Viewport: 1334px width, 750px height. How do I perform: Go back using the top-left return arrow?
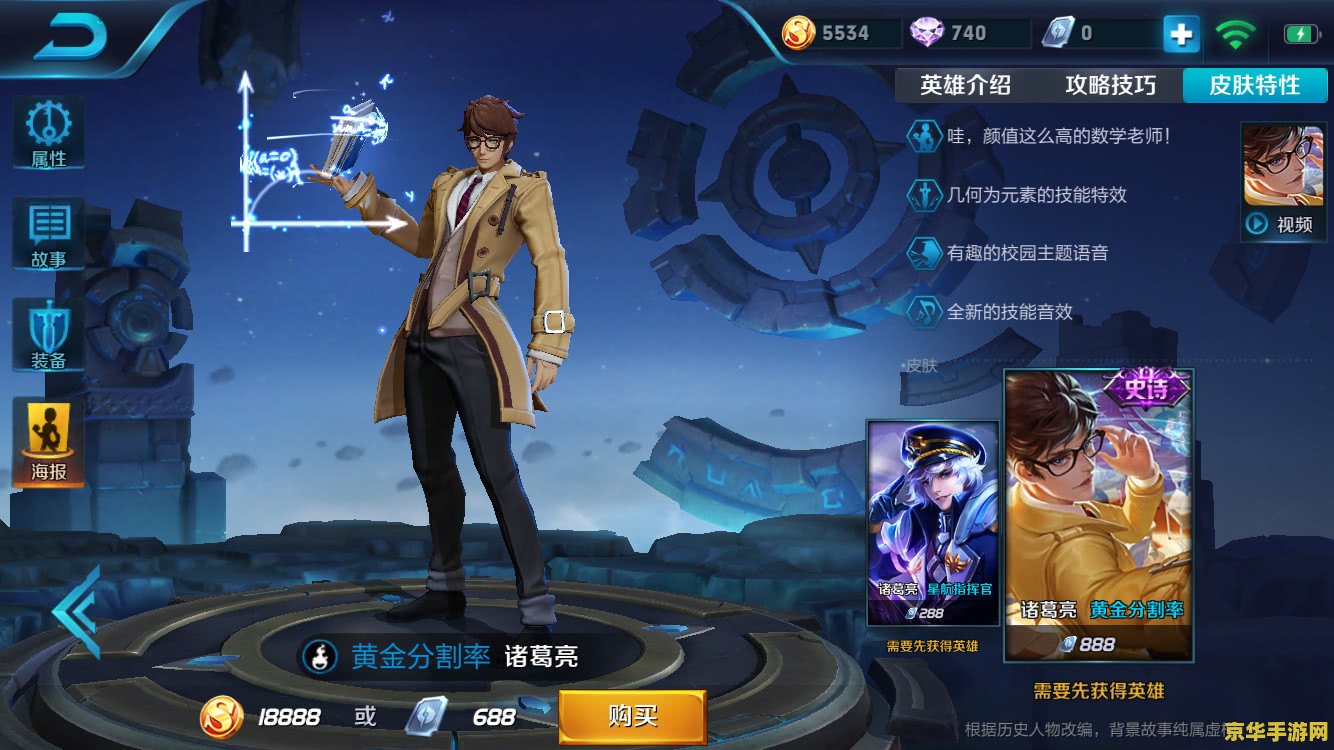pyautogui.click(x=70, y=37)
